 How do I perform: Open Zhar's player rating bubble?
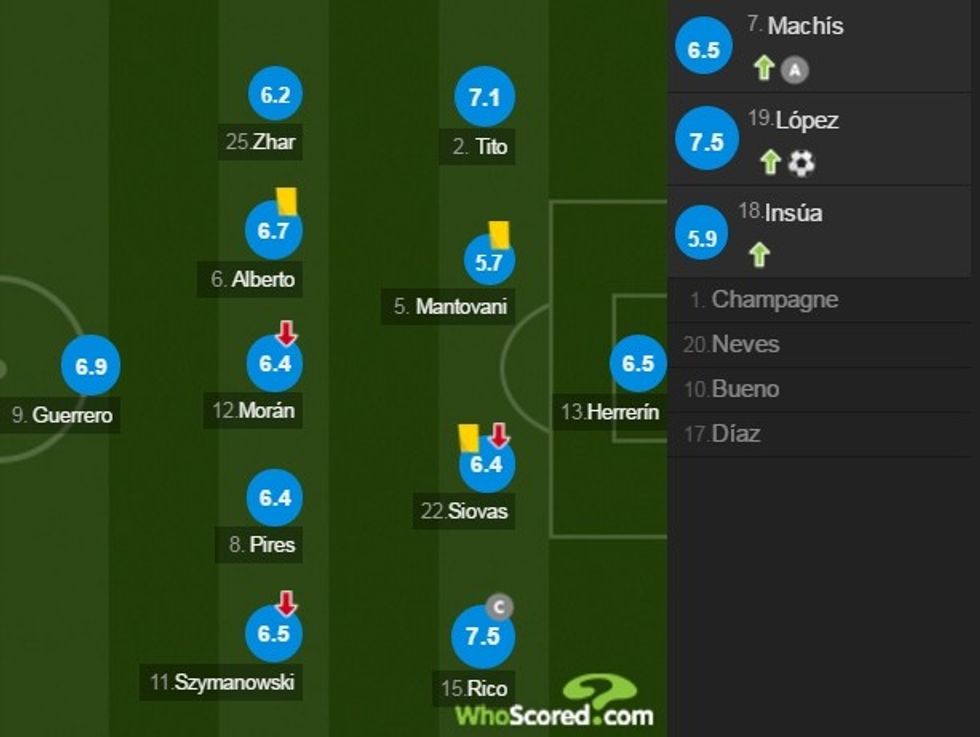(275, 95)
